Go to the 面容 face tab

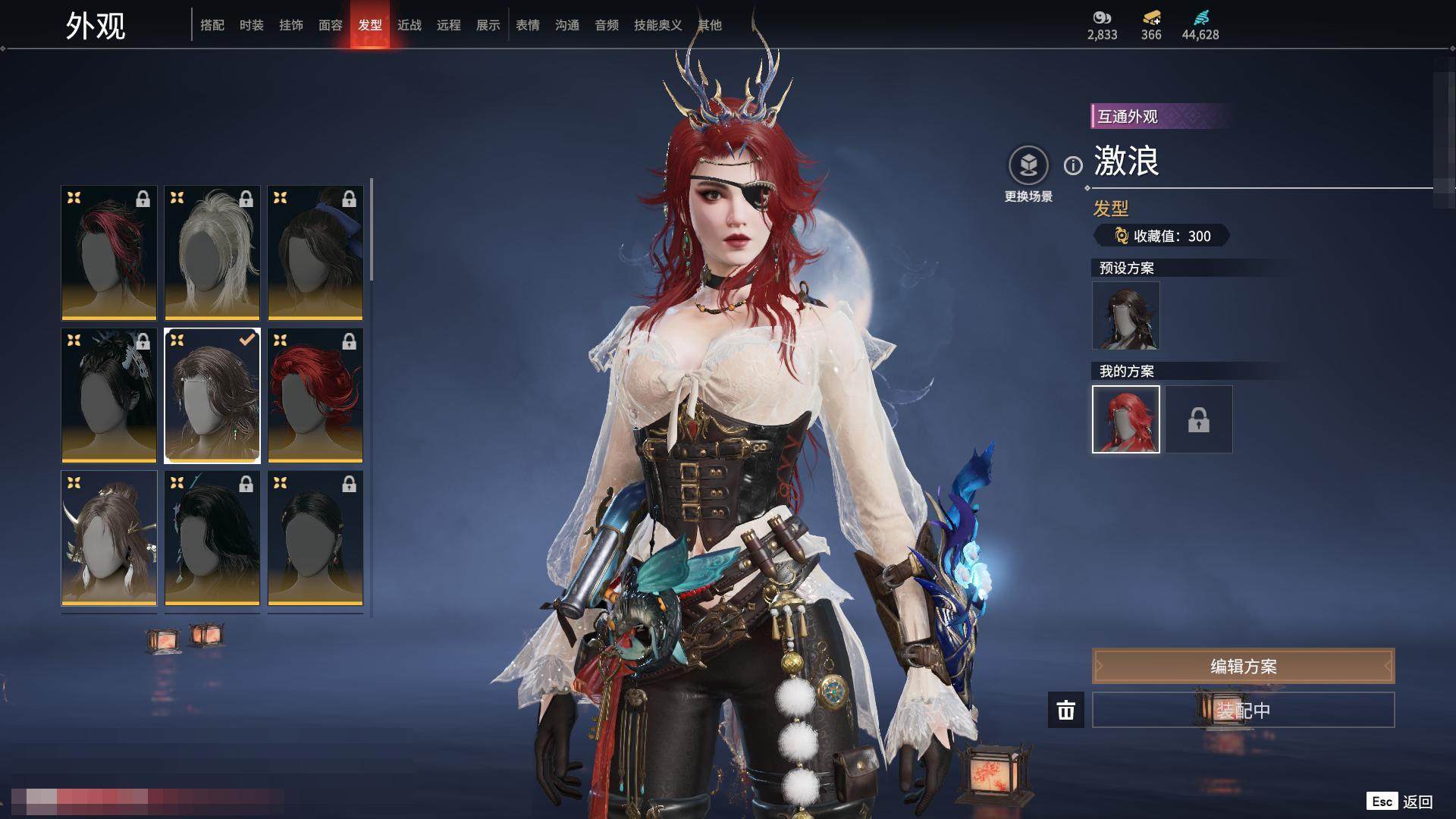(331, 25)
